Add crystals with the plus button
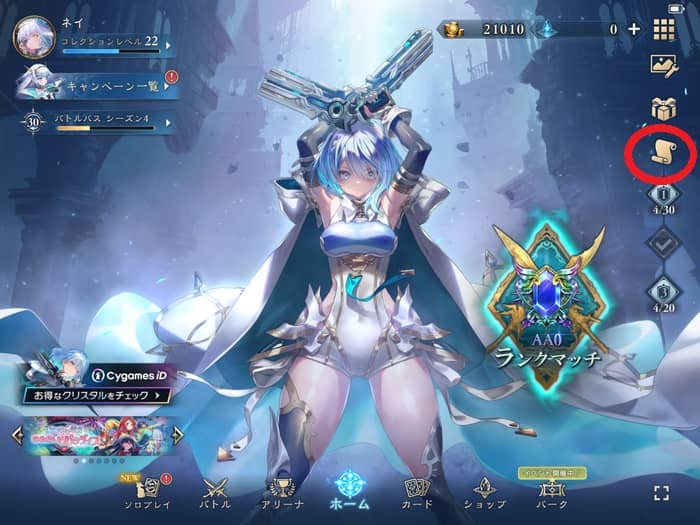Viewport: 700px width, 525px height. click(634, 29)
